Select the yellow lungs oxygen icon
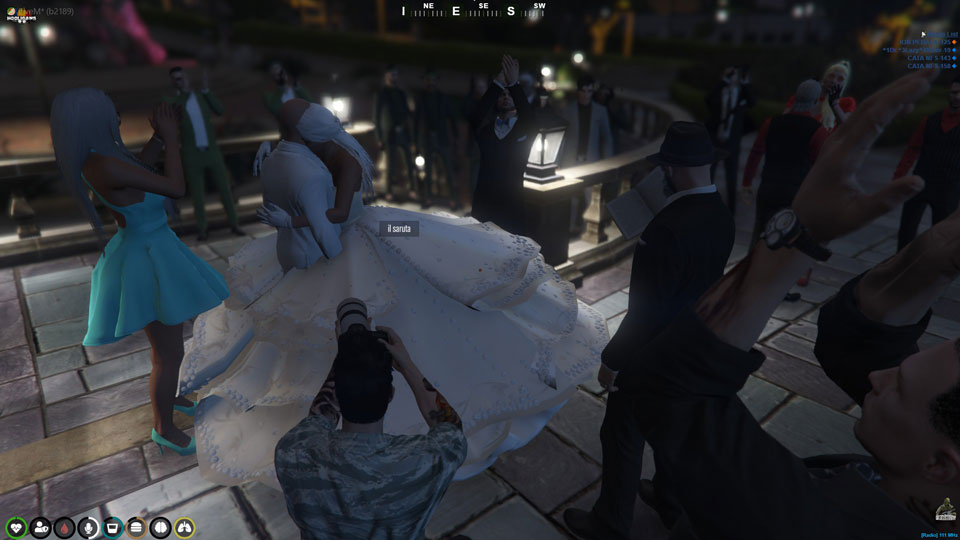 coord(184,527)
